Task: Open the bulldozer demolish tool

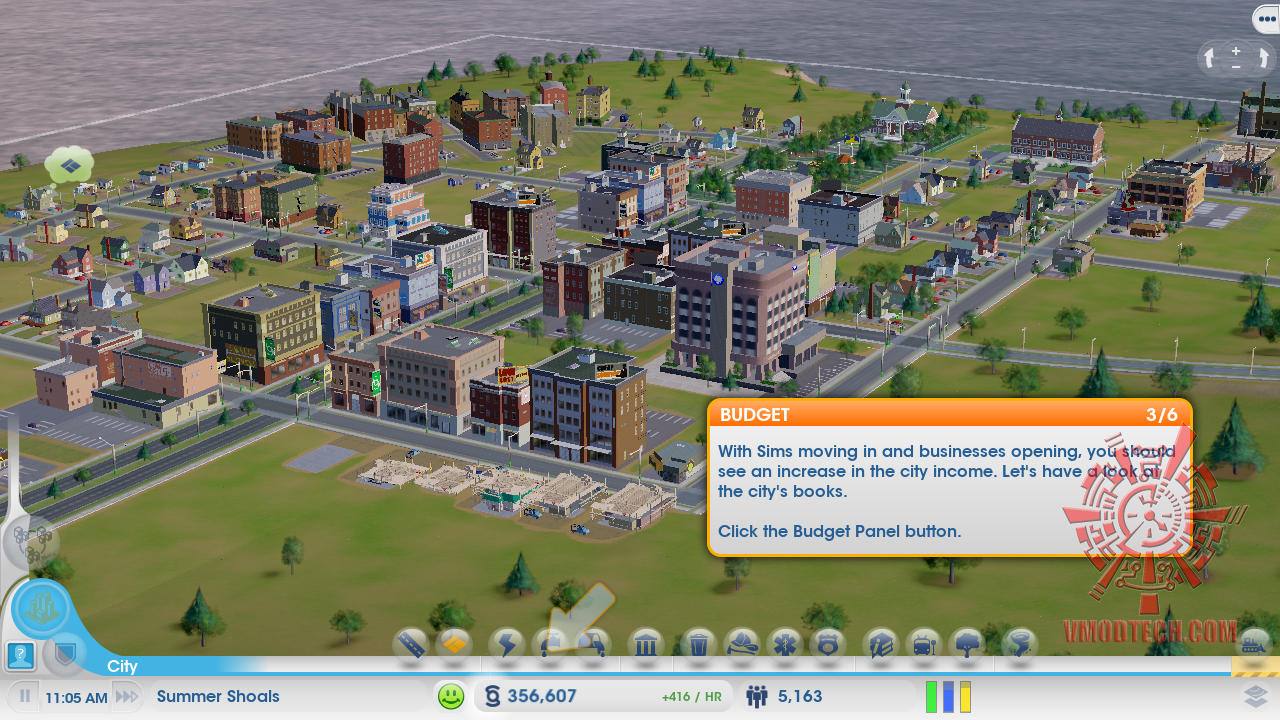Action: click(1254, 645)
